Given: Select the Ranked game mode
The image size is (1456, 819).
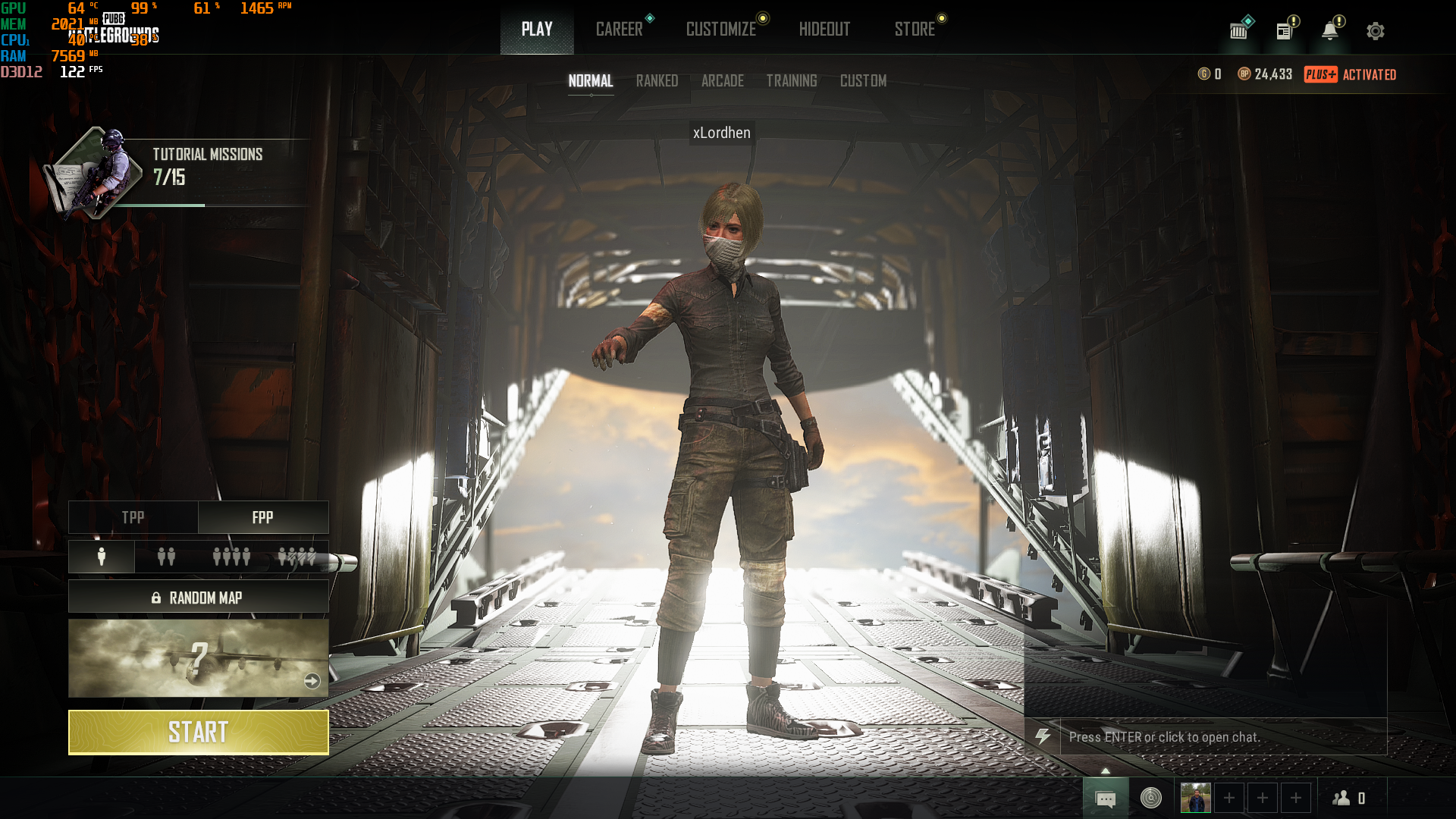Looking at the screenshot, I should [657, 80].
